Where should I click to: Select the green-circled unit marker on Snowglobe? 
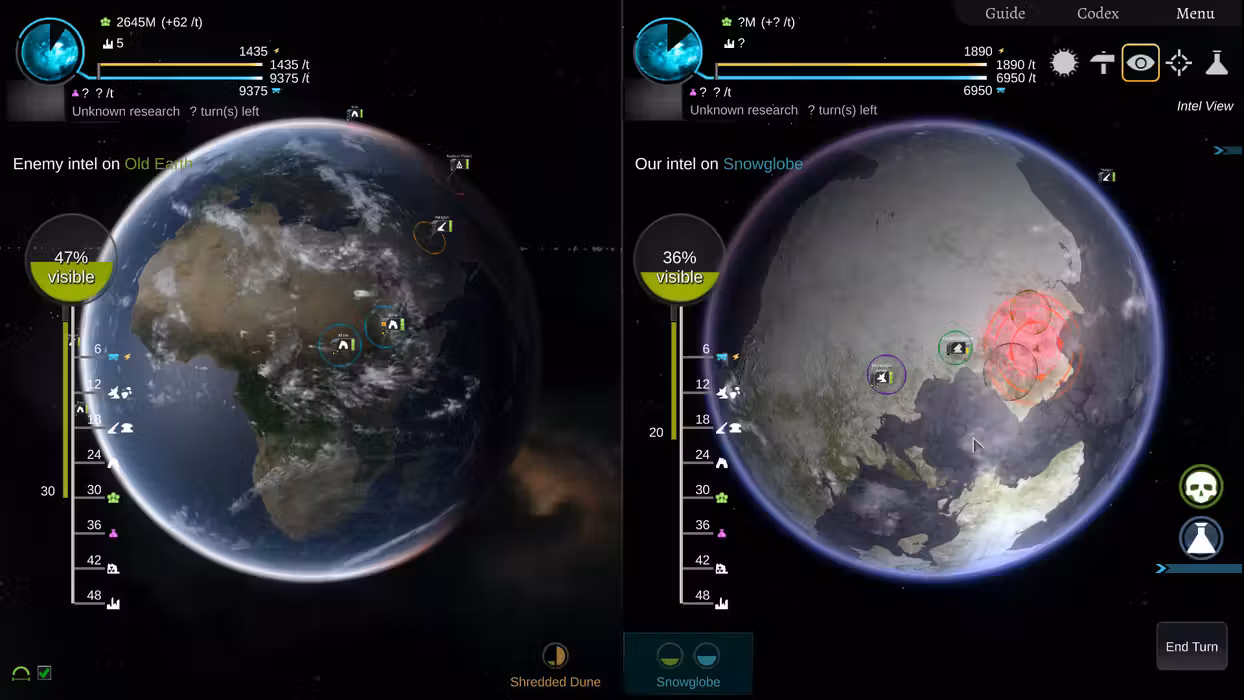pyautogui.click(x=956, y=348)
